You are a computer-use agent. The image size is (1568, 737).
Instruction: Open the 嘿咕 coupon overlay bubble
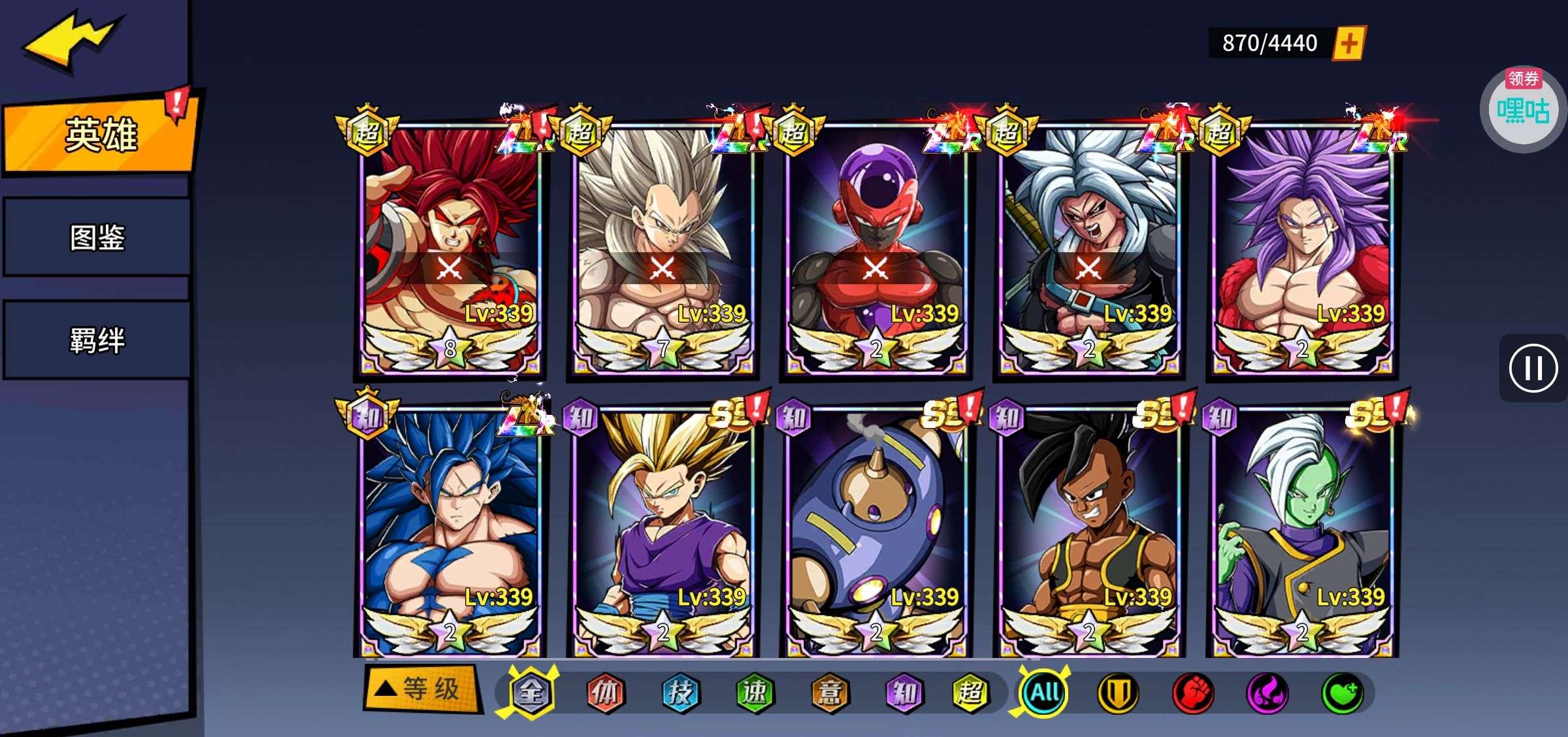coord(1522,110)
